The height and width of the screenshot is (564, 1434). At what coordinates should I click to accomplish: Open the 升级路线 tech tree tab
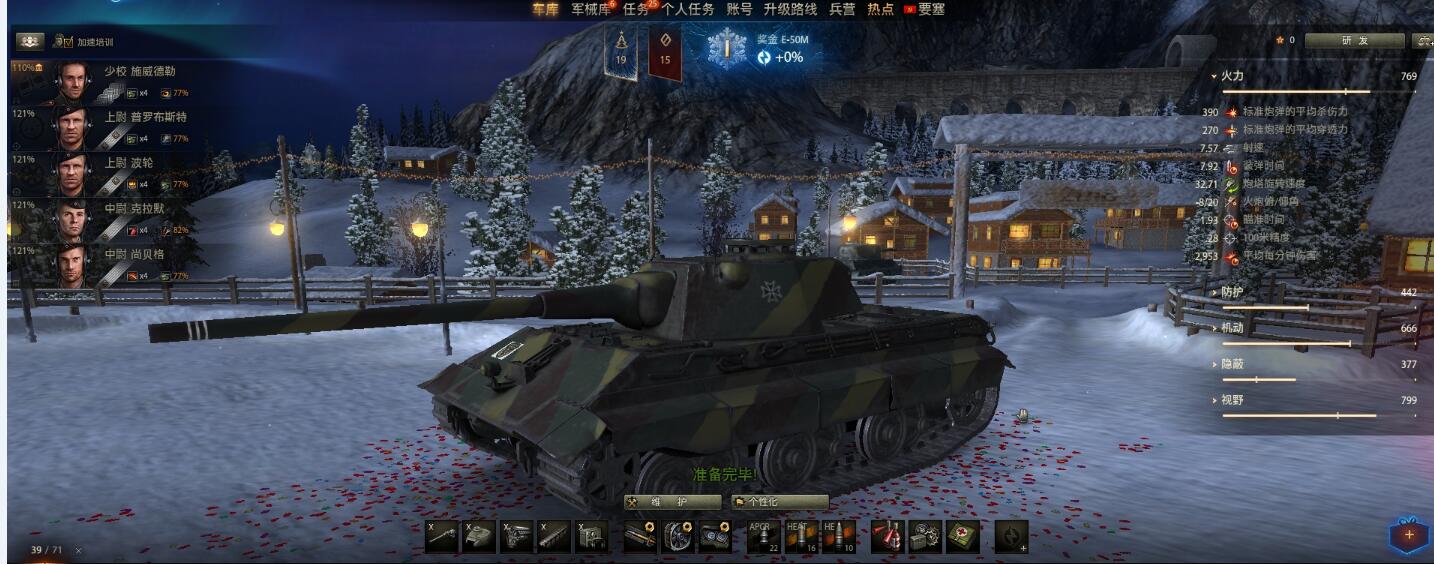pyautogui.click(x=790, y=9)
